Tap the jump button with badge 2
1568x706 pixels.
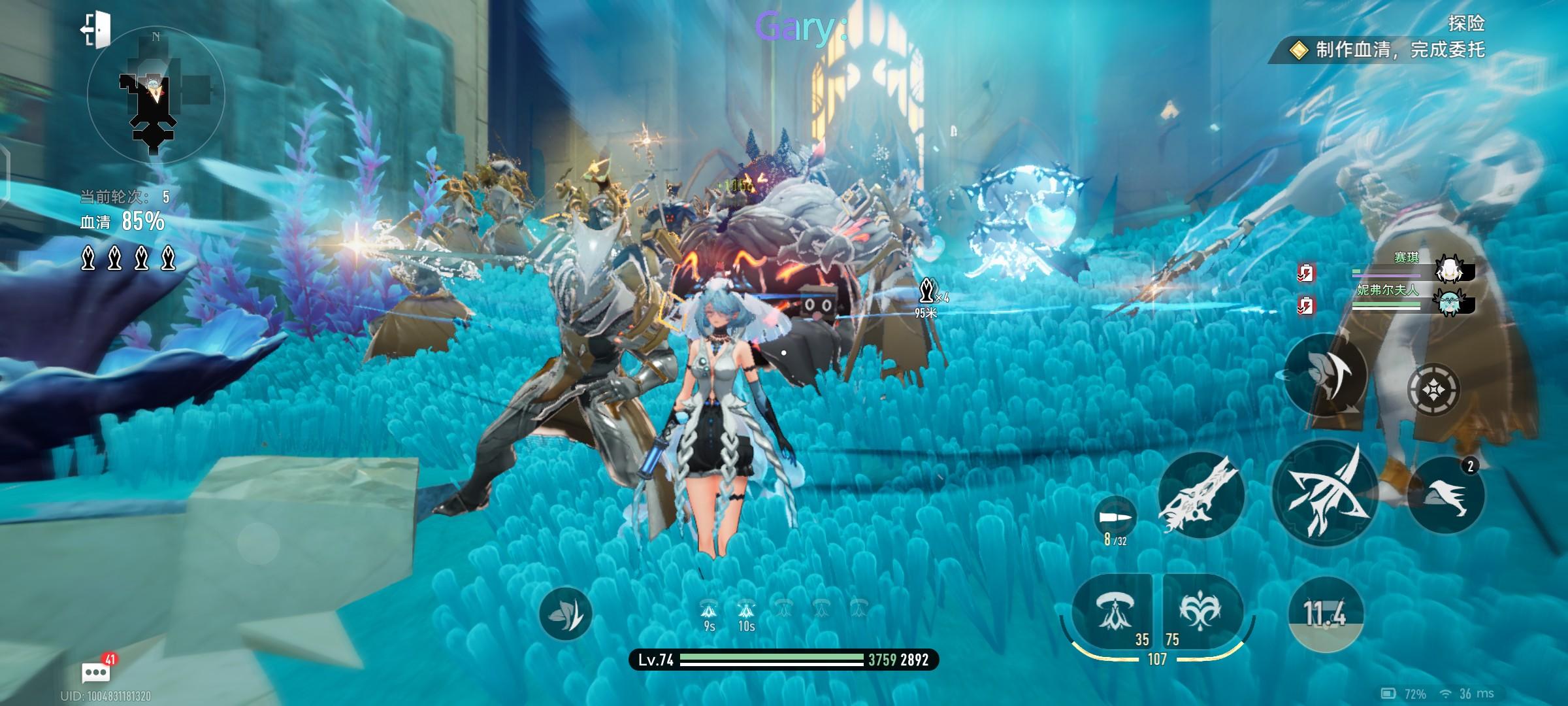point(1445,495)
